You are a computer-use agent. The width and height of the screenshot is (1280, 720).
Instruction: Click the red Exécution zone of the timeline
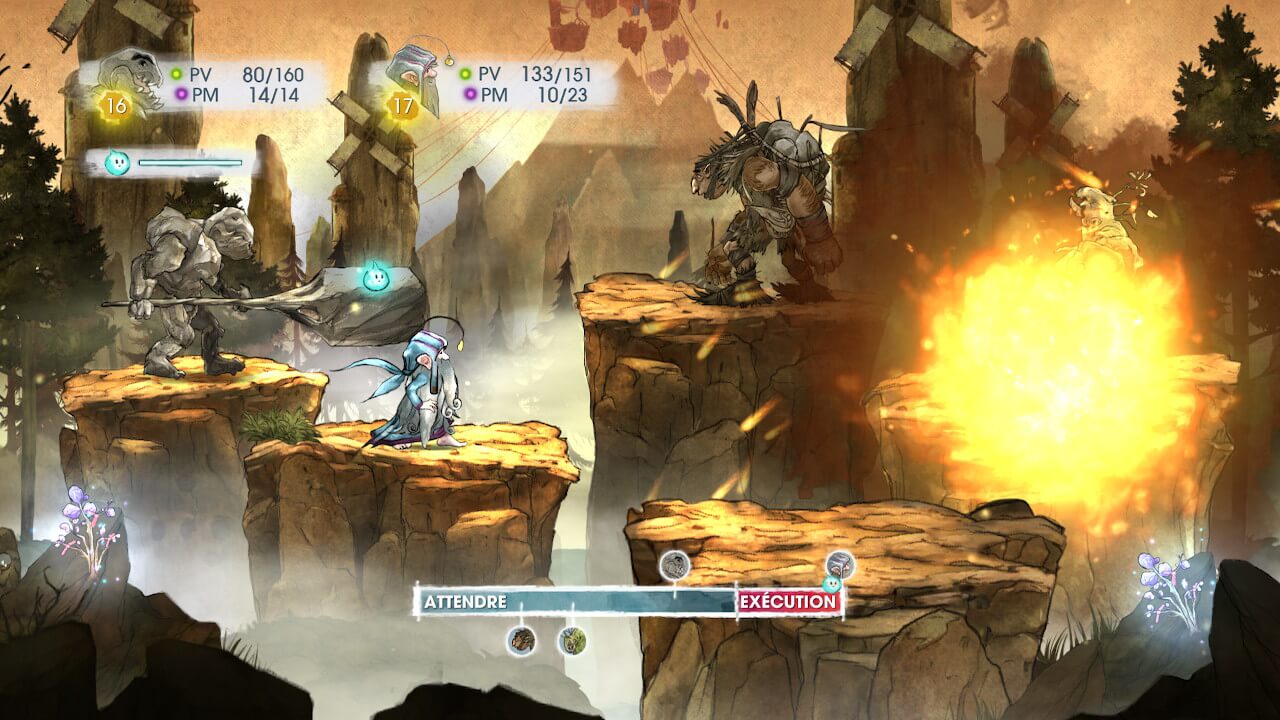point(788,602)
